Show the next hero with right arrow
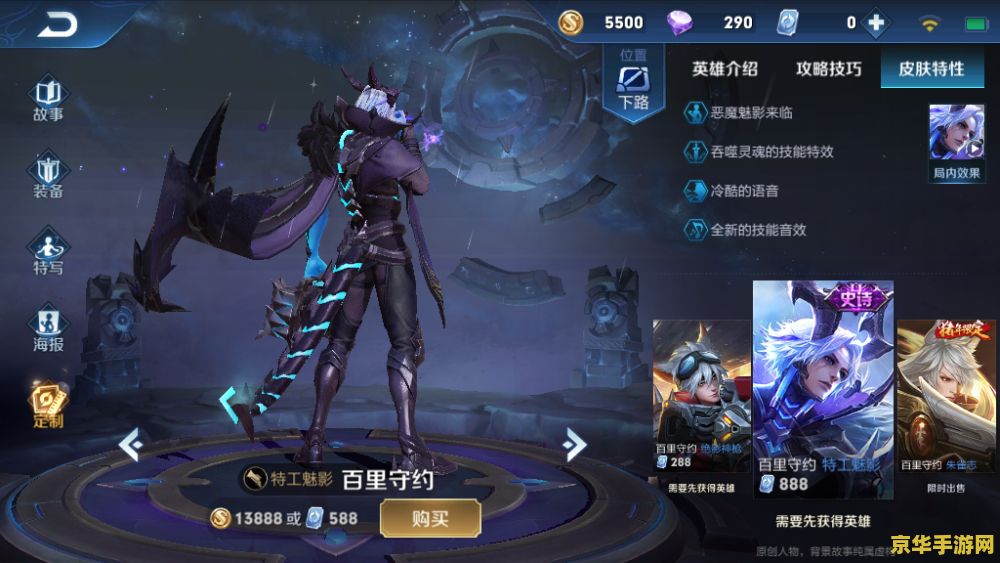The height and width of the screenshot is (563, 1000). click(x=573, y=444)
